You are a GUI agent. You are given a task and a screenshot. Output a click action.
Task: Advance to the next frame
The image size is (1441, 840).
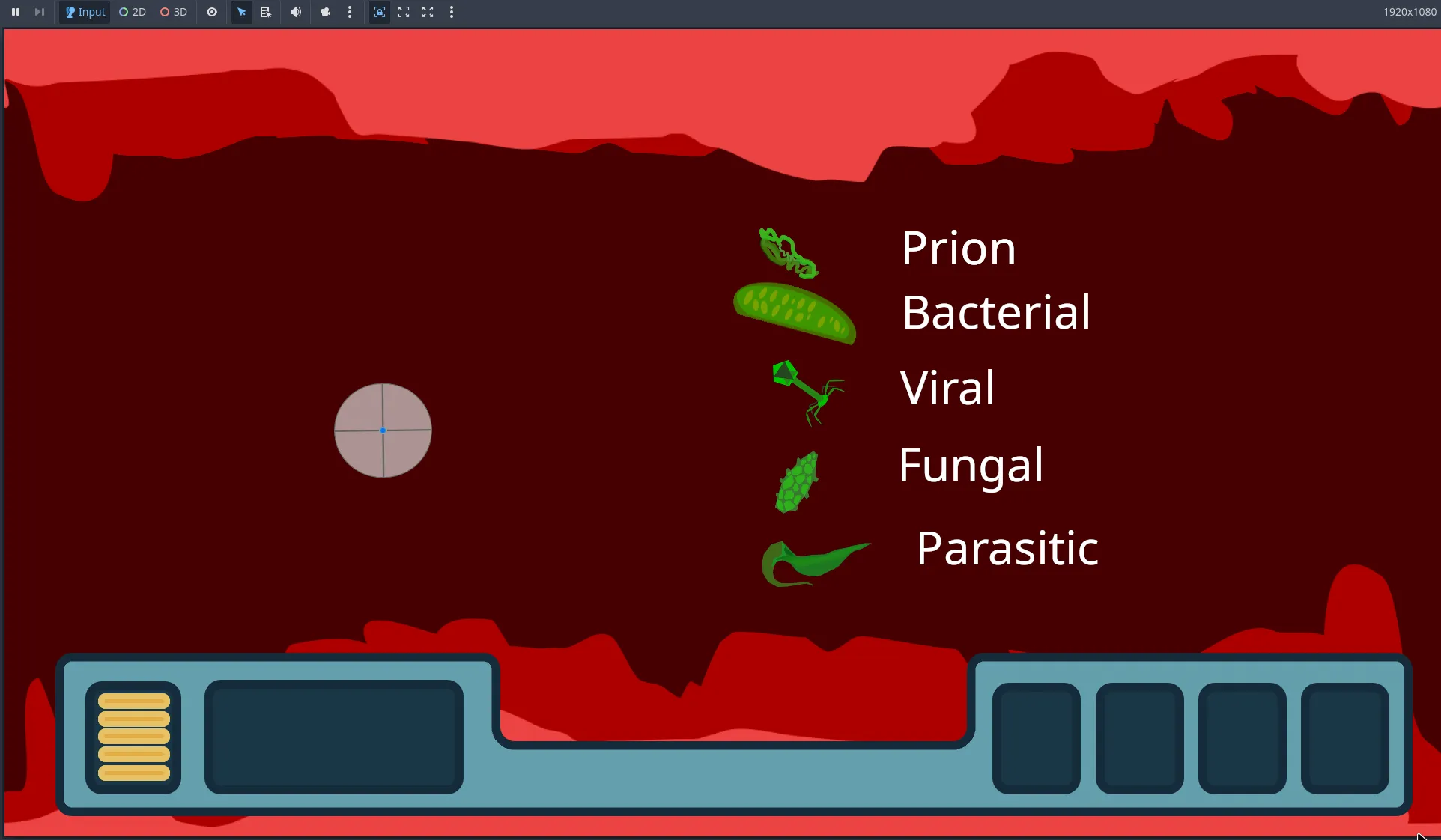pyautogui.click(x=40, y=12)
